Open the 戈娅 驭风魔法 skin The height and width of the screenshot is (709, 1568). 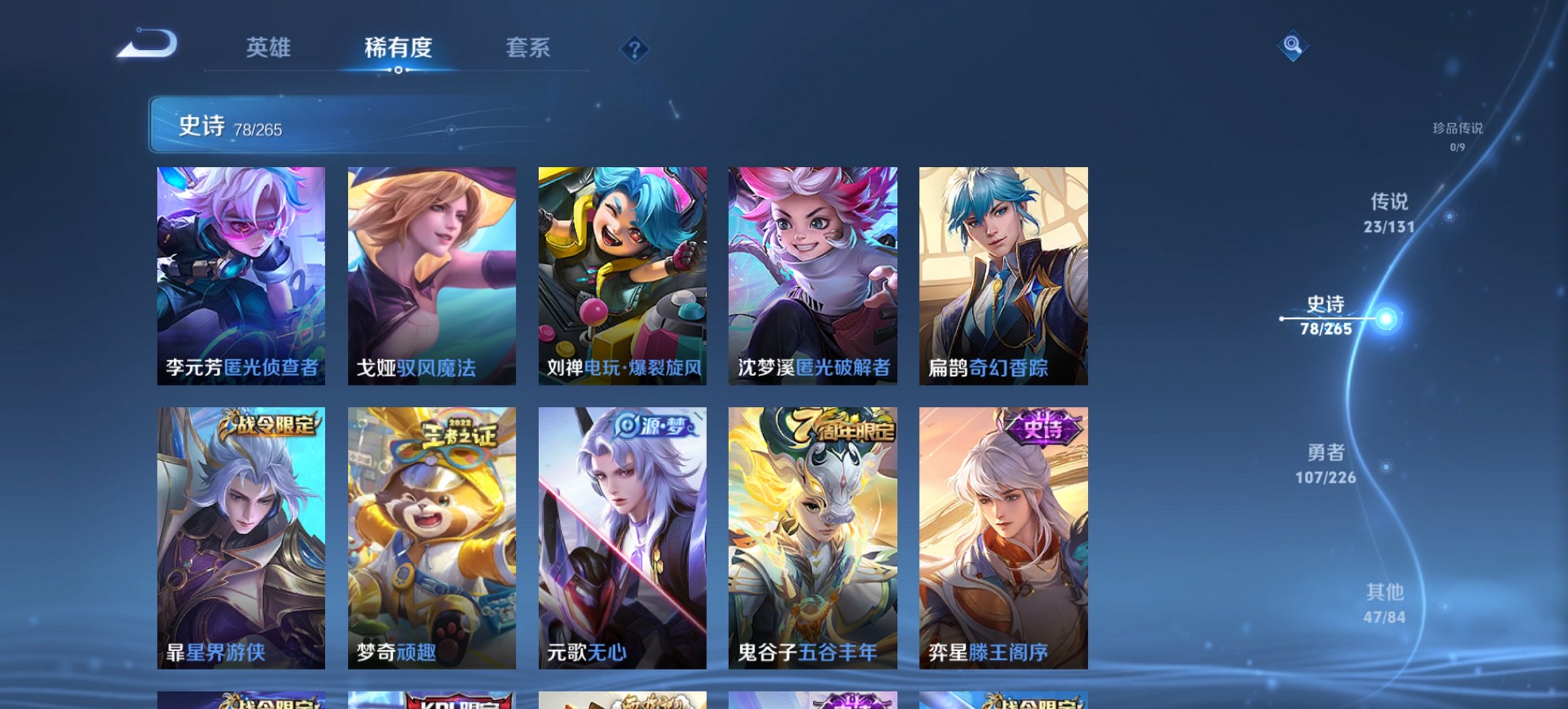(430, 273)
